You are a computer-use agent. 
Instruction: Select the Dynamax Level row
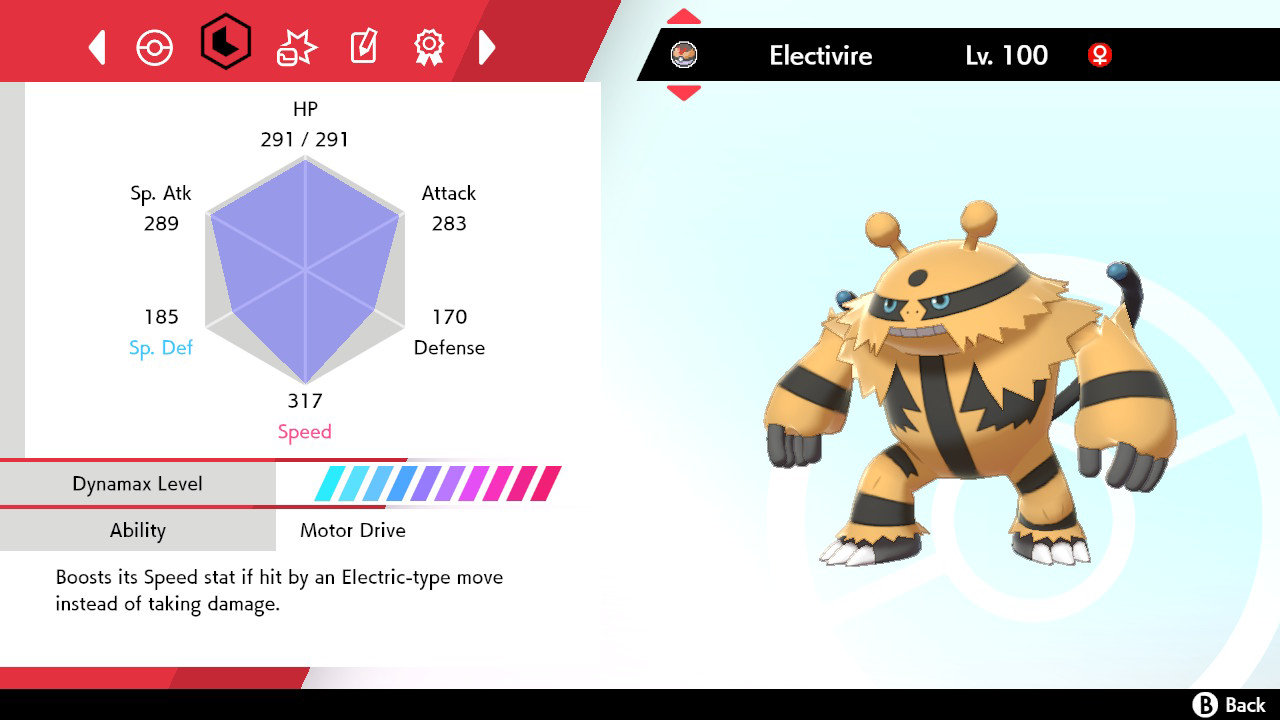138,483
